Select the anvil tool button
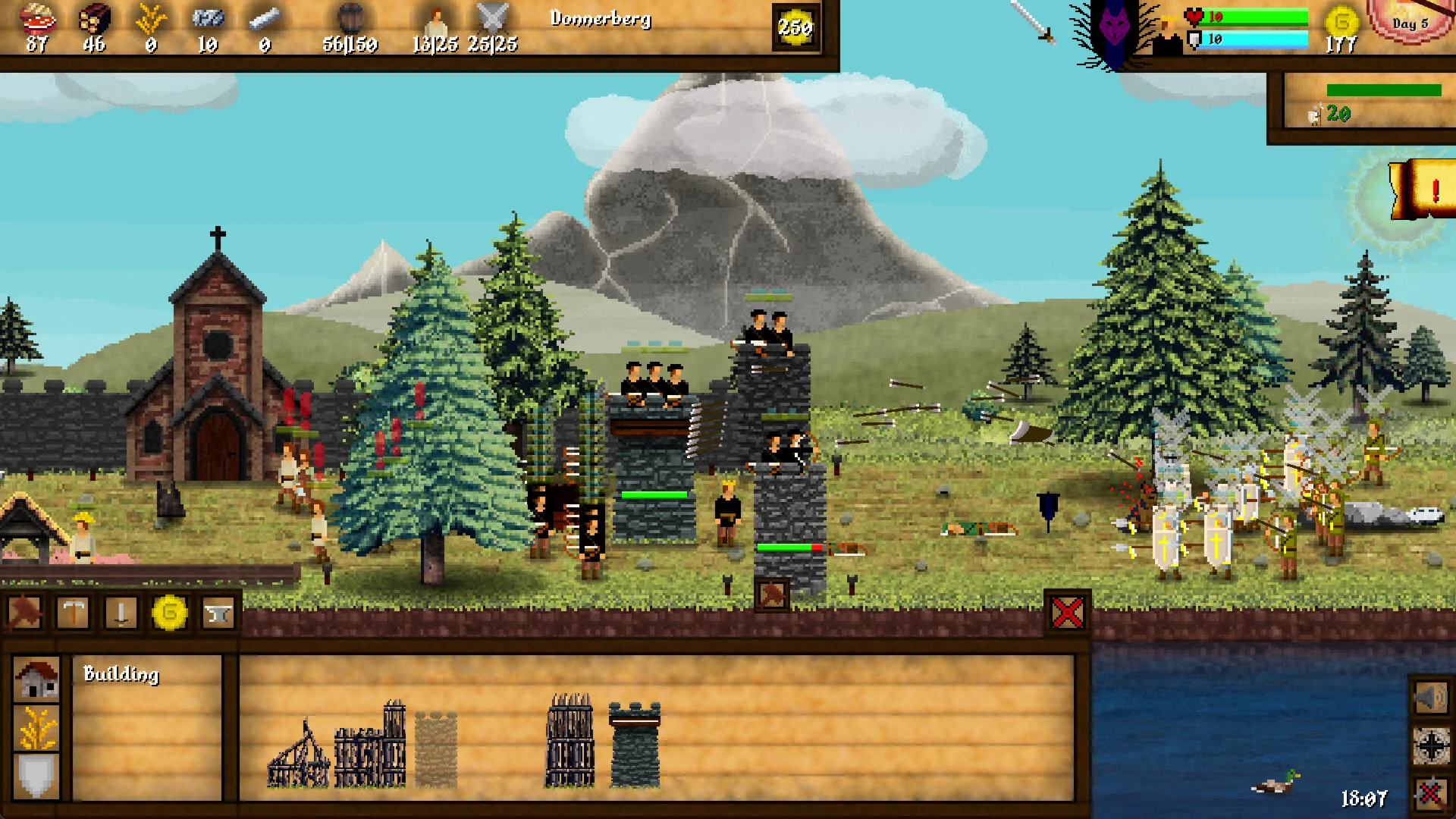 pyautogui.click(x=218, y=612)
